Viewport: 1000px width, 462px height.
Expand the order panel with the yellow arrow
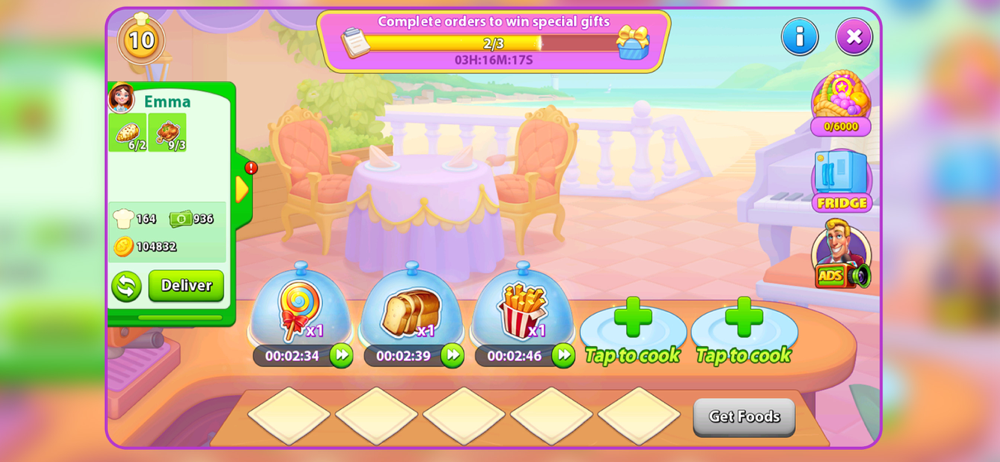(242, 188)
